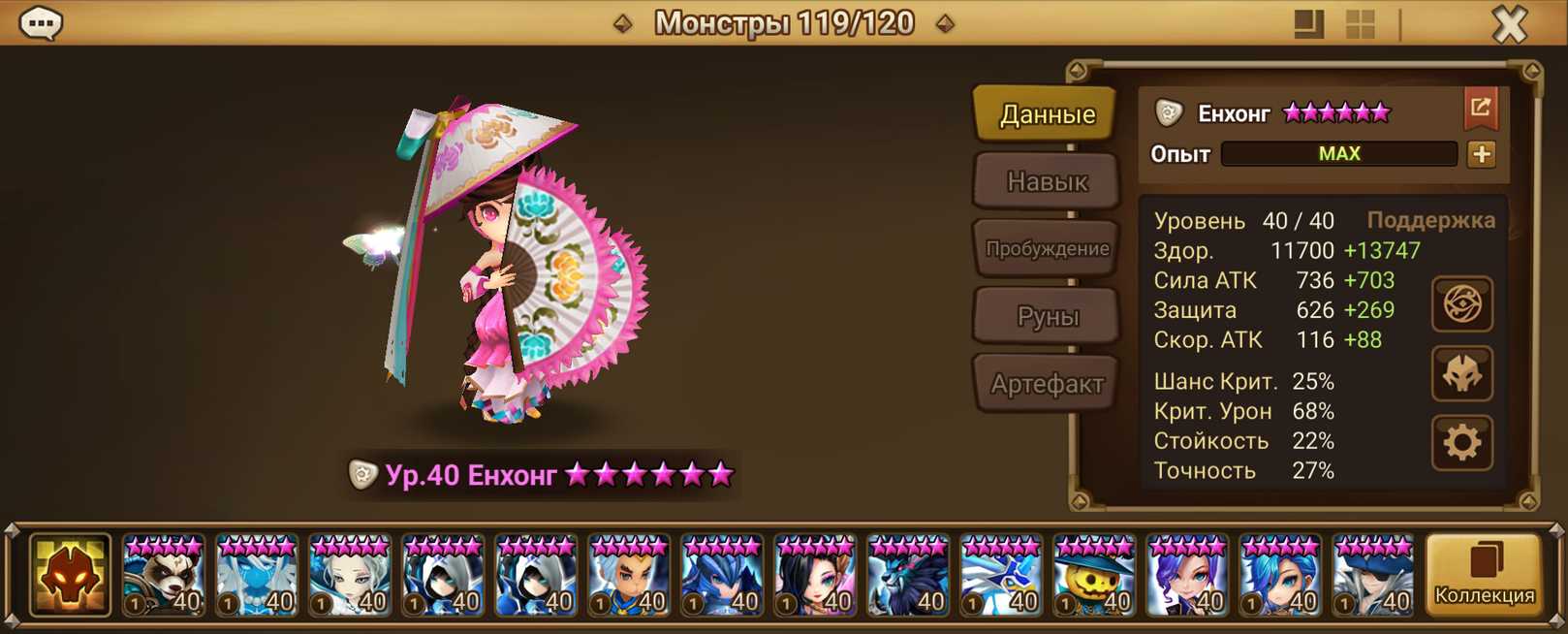Tap the monster mask icon in stats panel
Image resolution: width=1568 pixels, height=634 pixels.
coord(1461,374)
